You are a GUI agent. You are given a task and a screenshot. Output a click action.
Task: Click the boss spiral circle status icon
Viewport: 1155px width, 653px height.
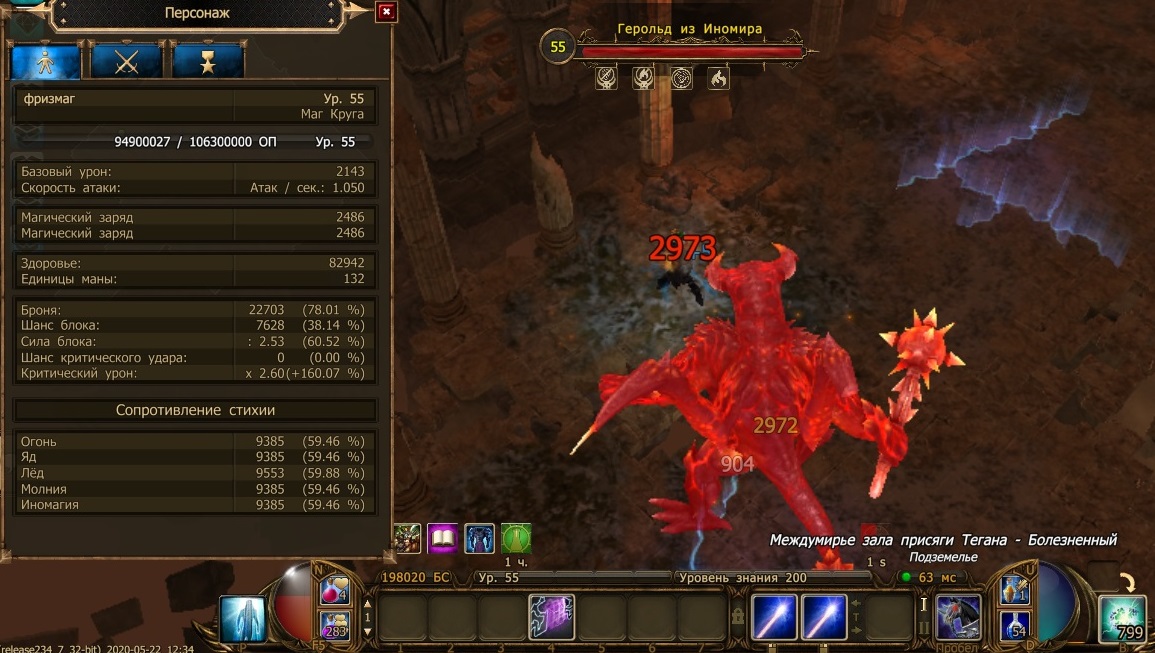pos(681,78)
